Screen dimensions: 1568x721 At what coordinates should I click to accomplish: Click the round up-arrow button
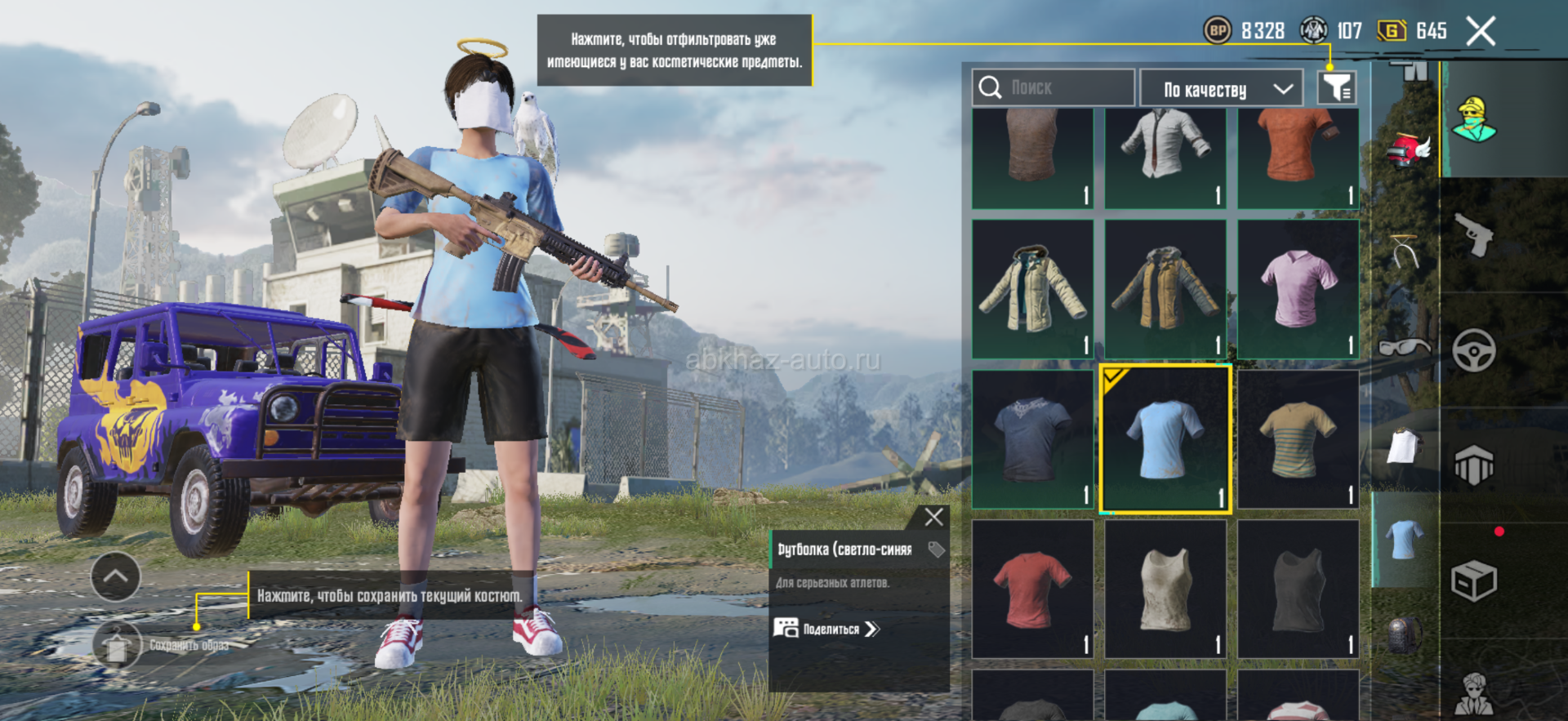(x=115, y=576)
